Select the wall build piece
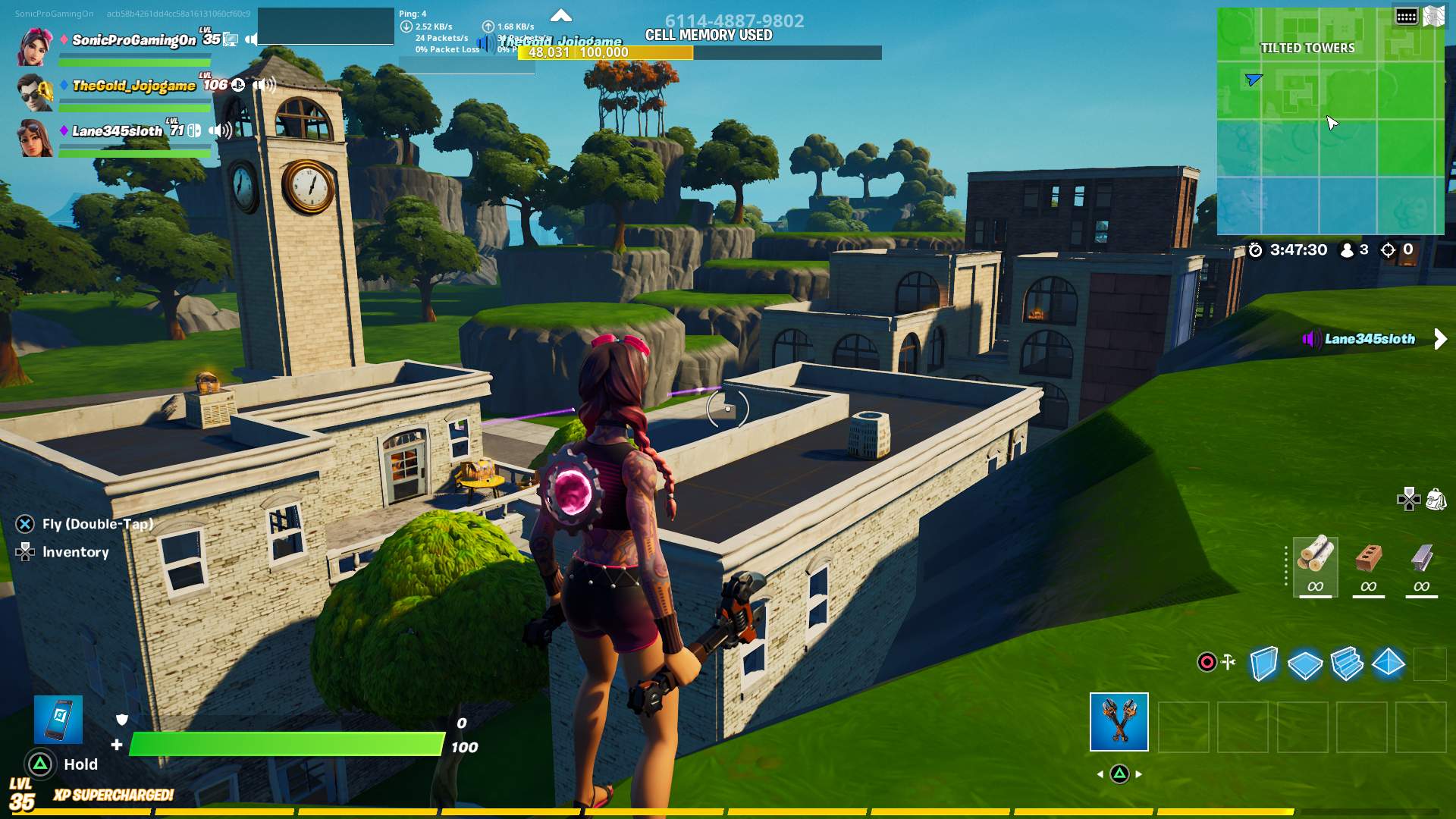 (1264, 664)
